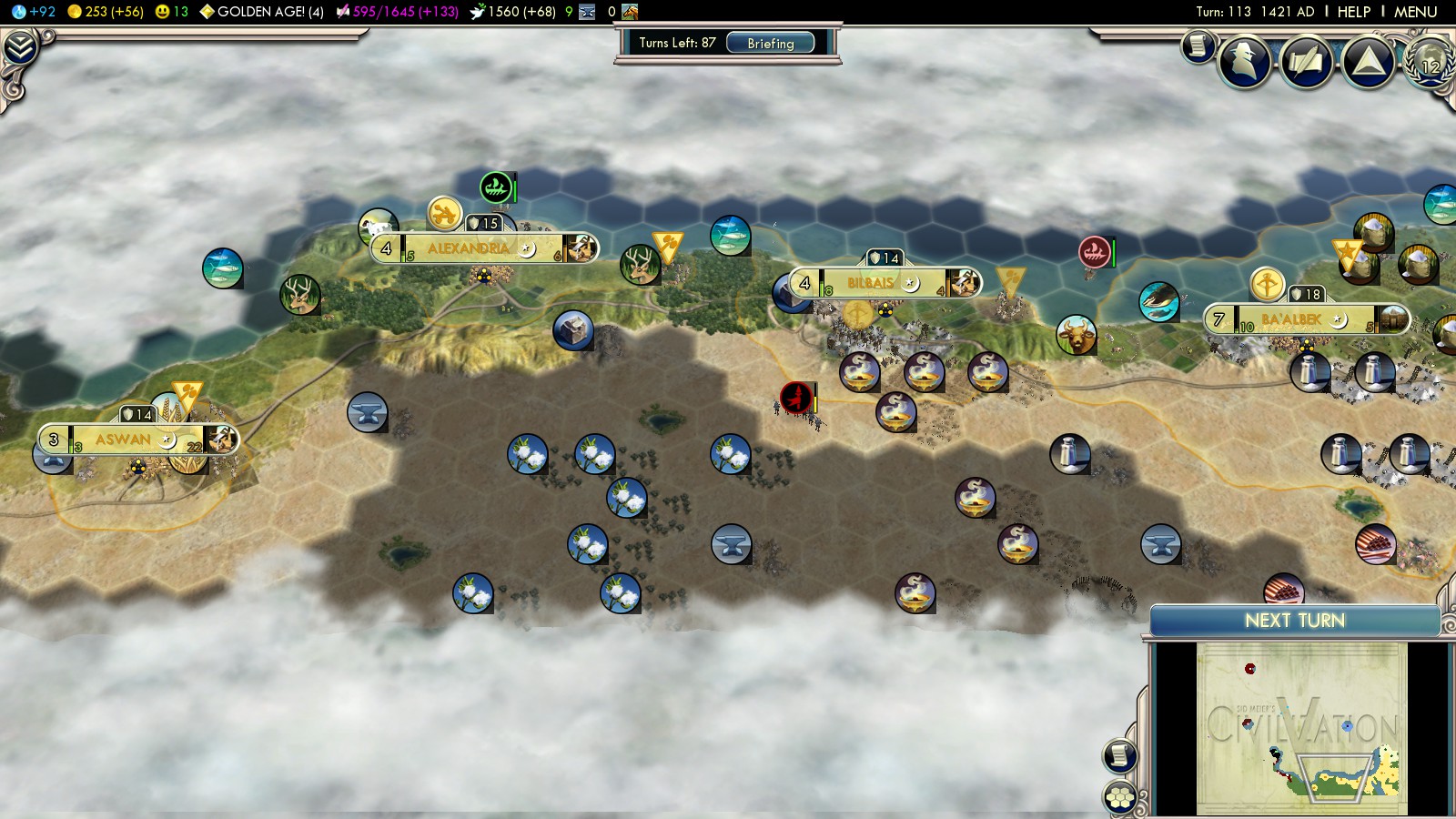Screen dimensions: 1456x819
Task: Click the minimap
Action: pos(1301,728)
